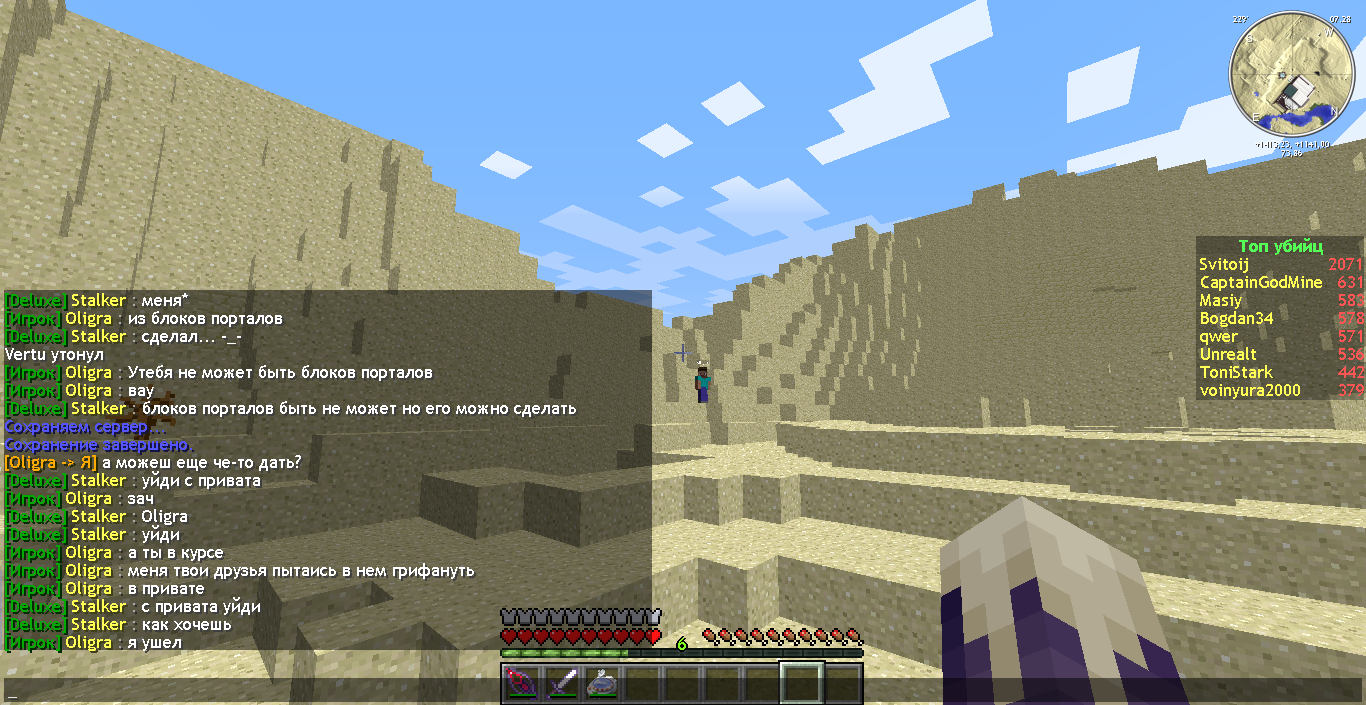Image resolution: width=1366 pixels, height=705 pixels.
Task: Select the enchanted bow hotbar slot
Action: tap(521, 683)
